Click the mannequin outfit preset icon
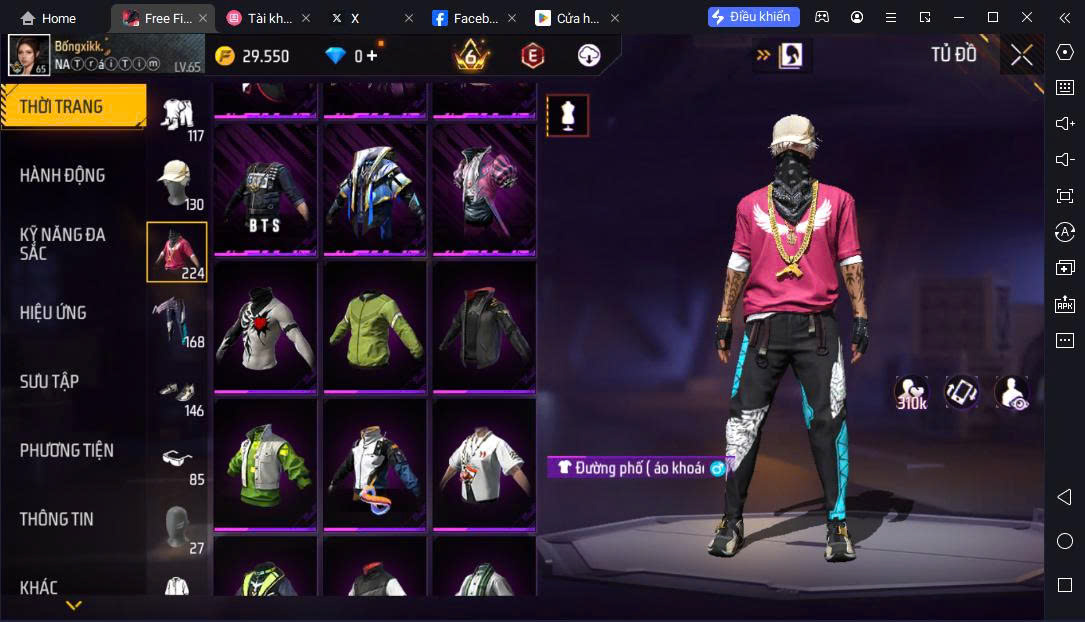This screenshot has height=622, width=1085. click(x=567, y=116)
